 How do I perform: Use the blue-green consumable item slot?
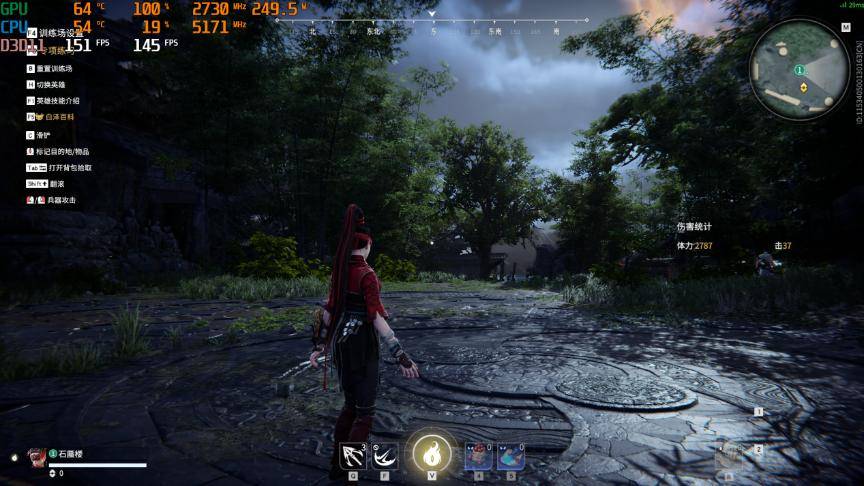[x=510, y=456]
